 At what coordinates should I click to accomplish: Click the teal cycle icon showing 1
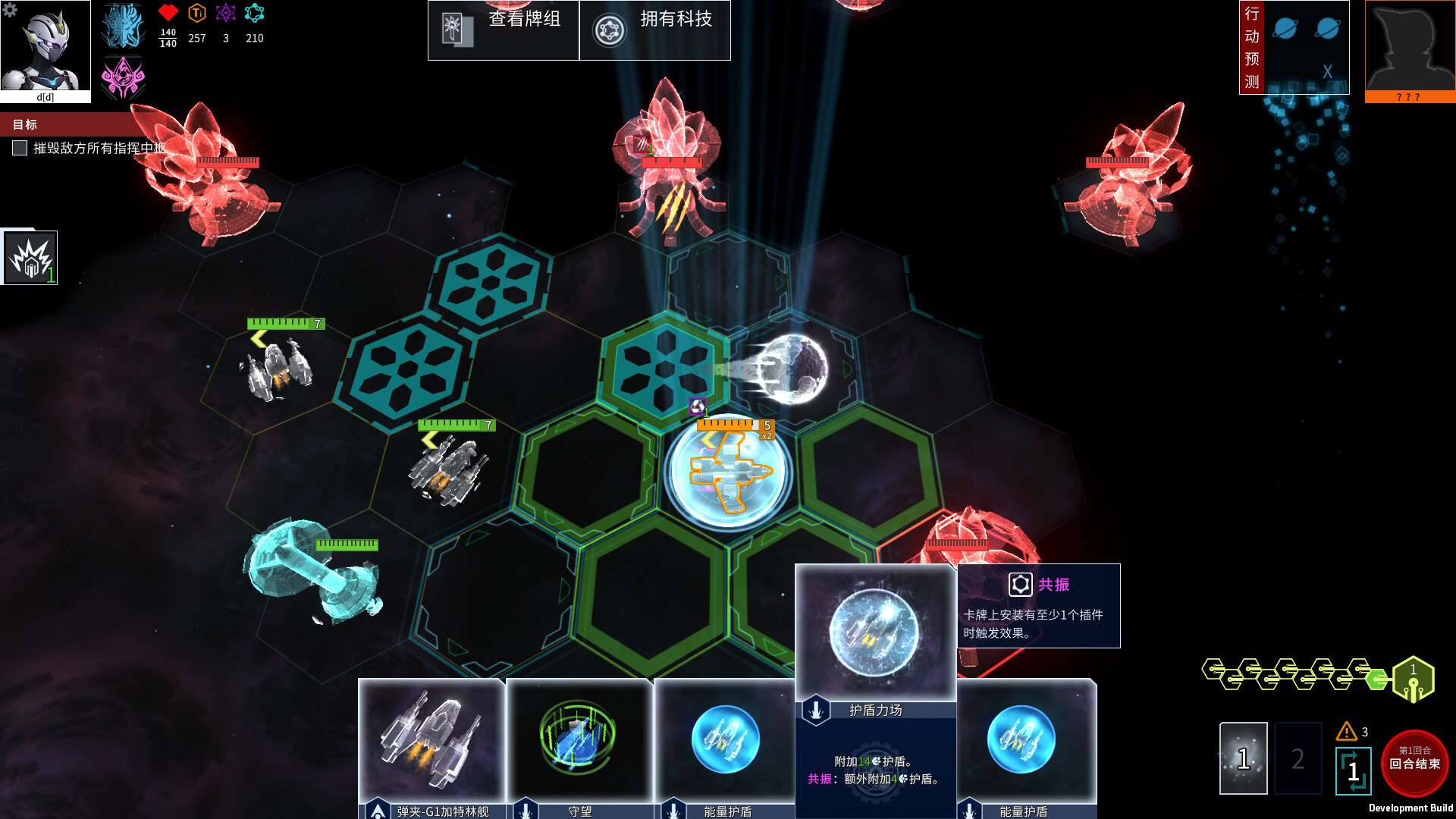tap(1353, 770)
